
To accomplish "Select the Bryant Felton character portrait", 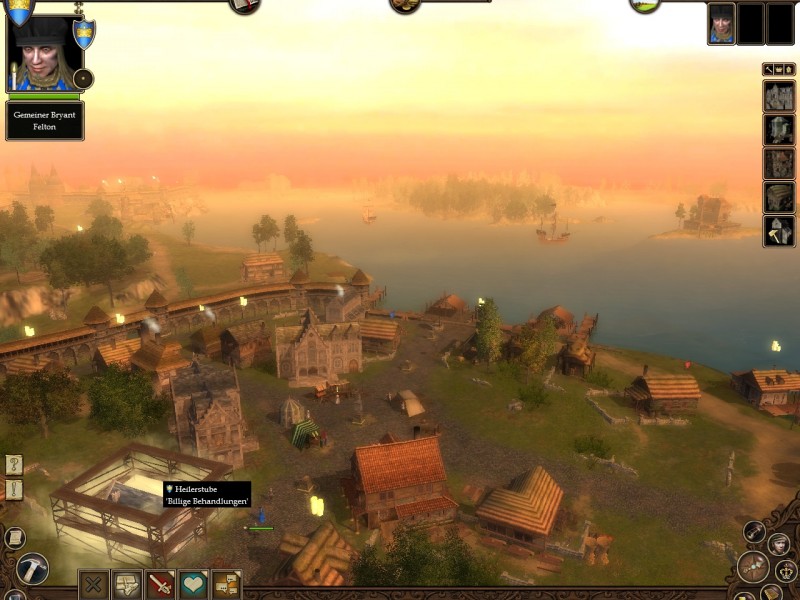I will (43, 52).
